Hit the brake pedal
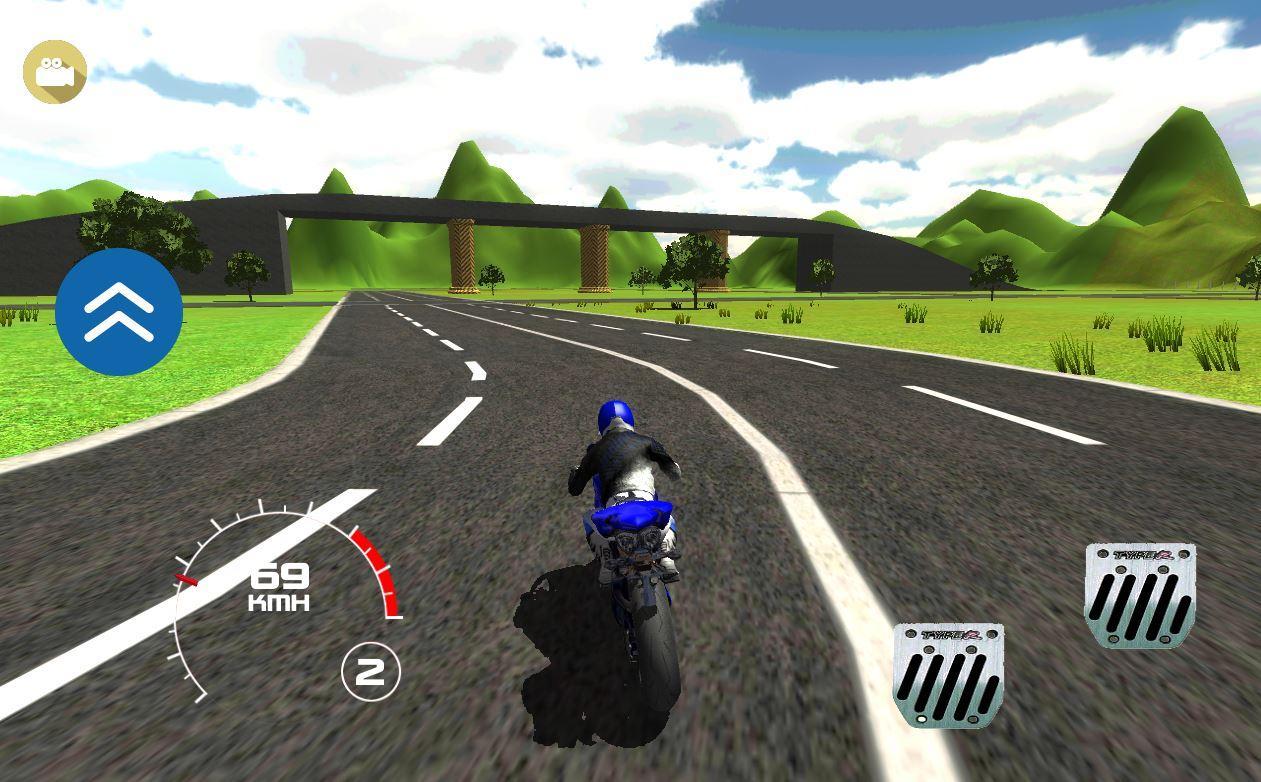The height and width of the screenshot is (782, 1261). coord(947,675)
